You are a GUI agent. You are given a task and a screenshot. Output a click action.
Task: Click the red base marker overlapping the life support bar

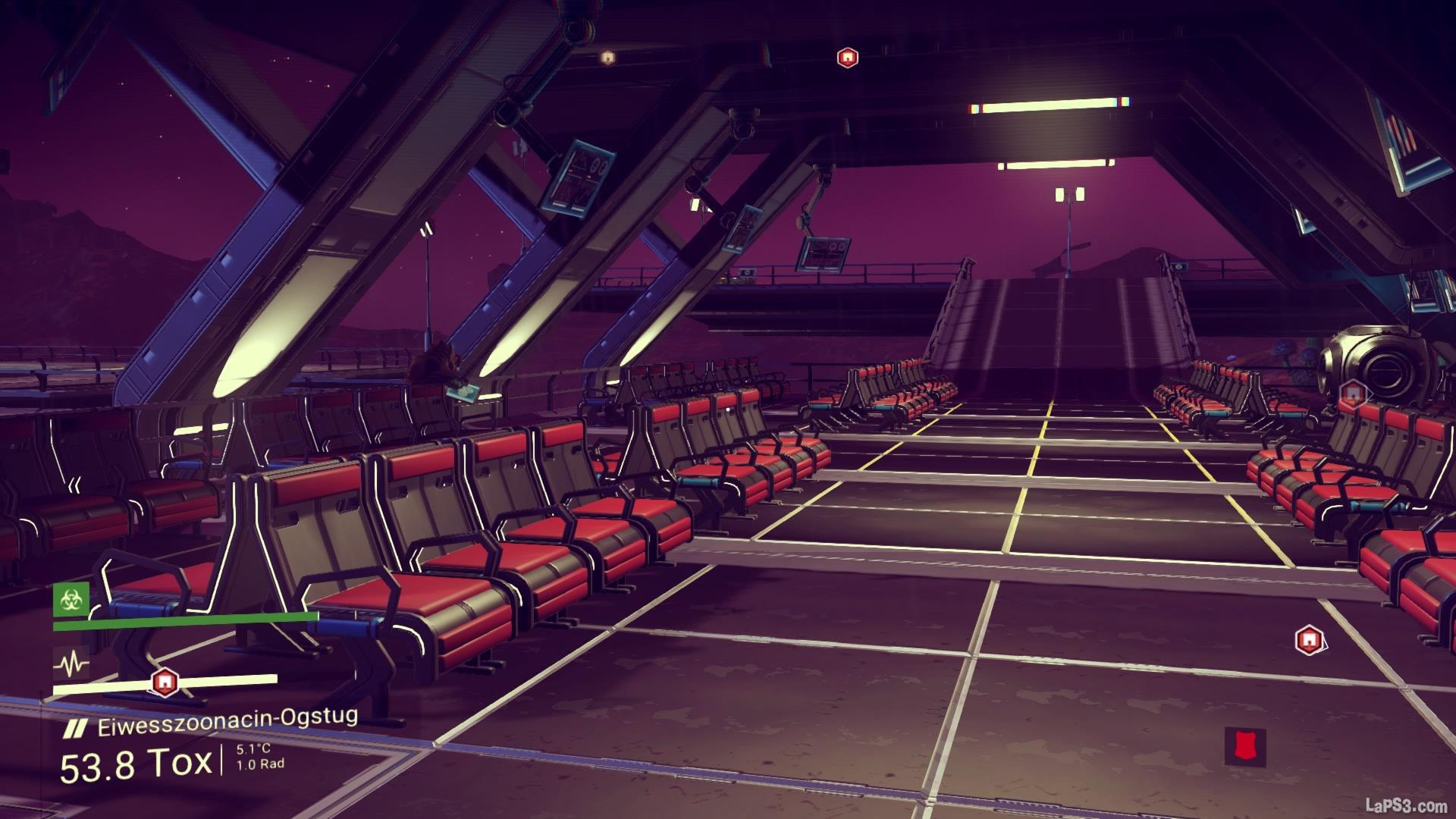pyautogui.click(x=162, y=682)
